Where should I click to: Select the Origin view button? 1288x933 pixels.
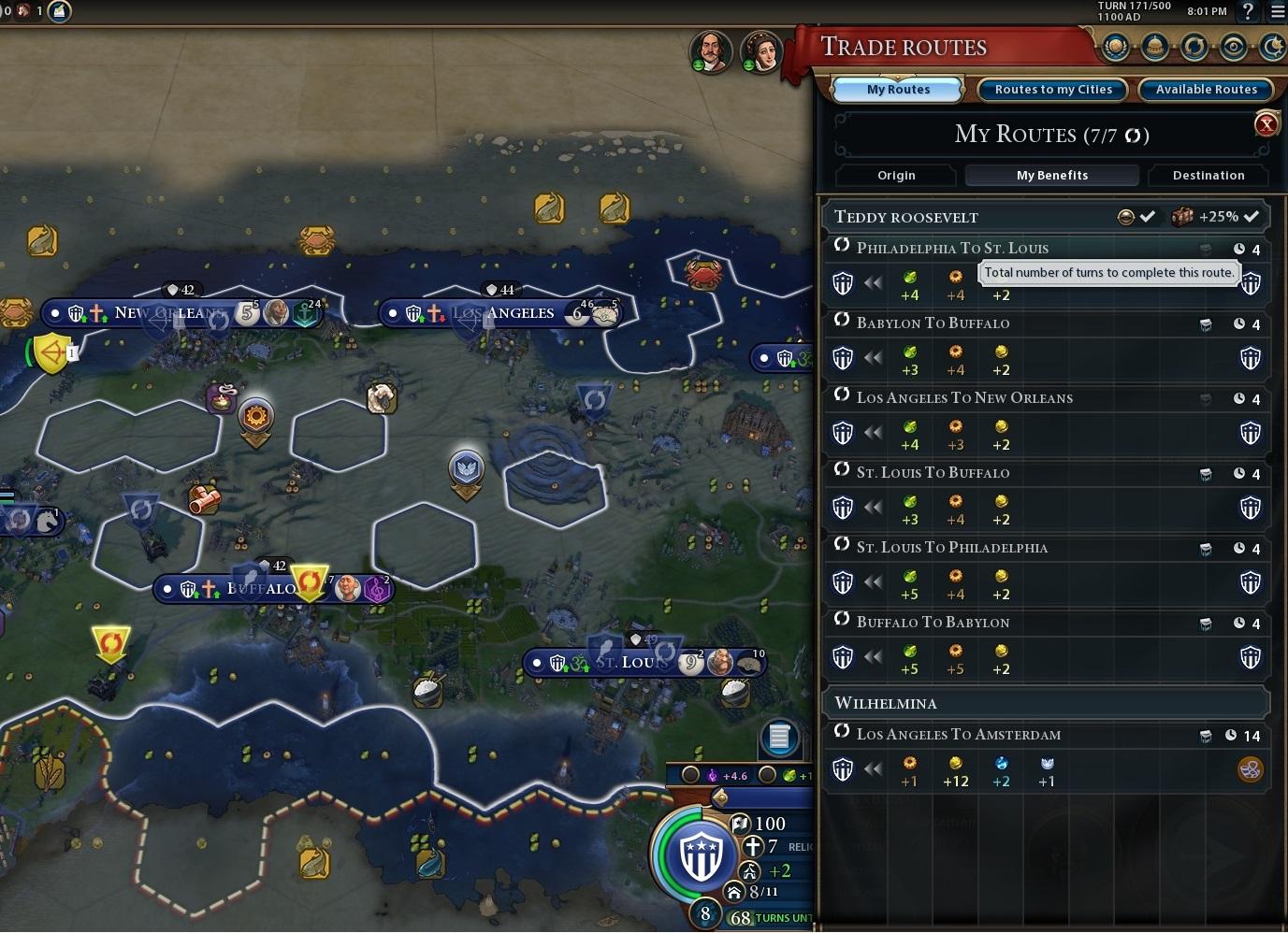pyautogui.click(x=895, y=175)
